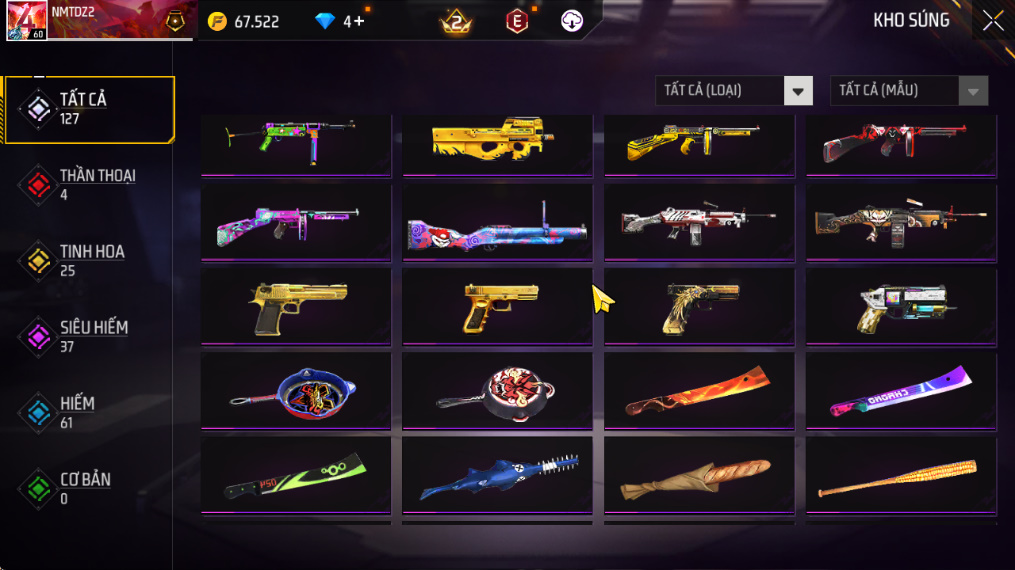Open the Tất Cả (Mẫu) dropdown
1015x570 pixels.
click(908, 91)
